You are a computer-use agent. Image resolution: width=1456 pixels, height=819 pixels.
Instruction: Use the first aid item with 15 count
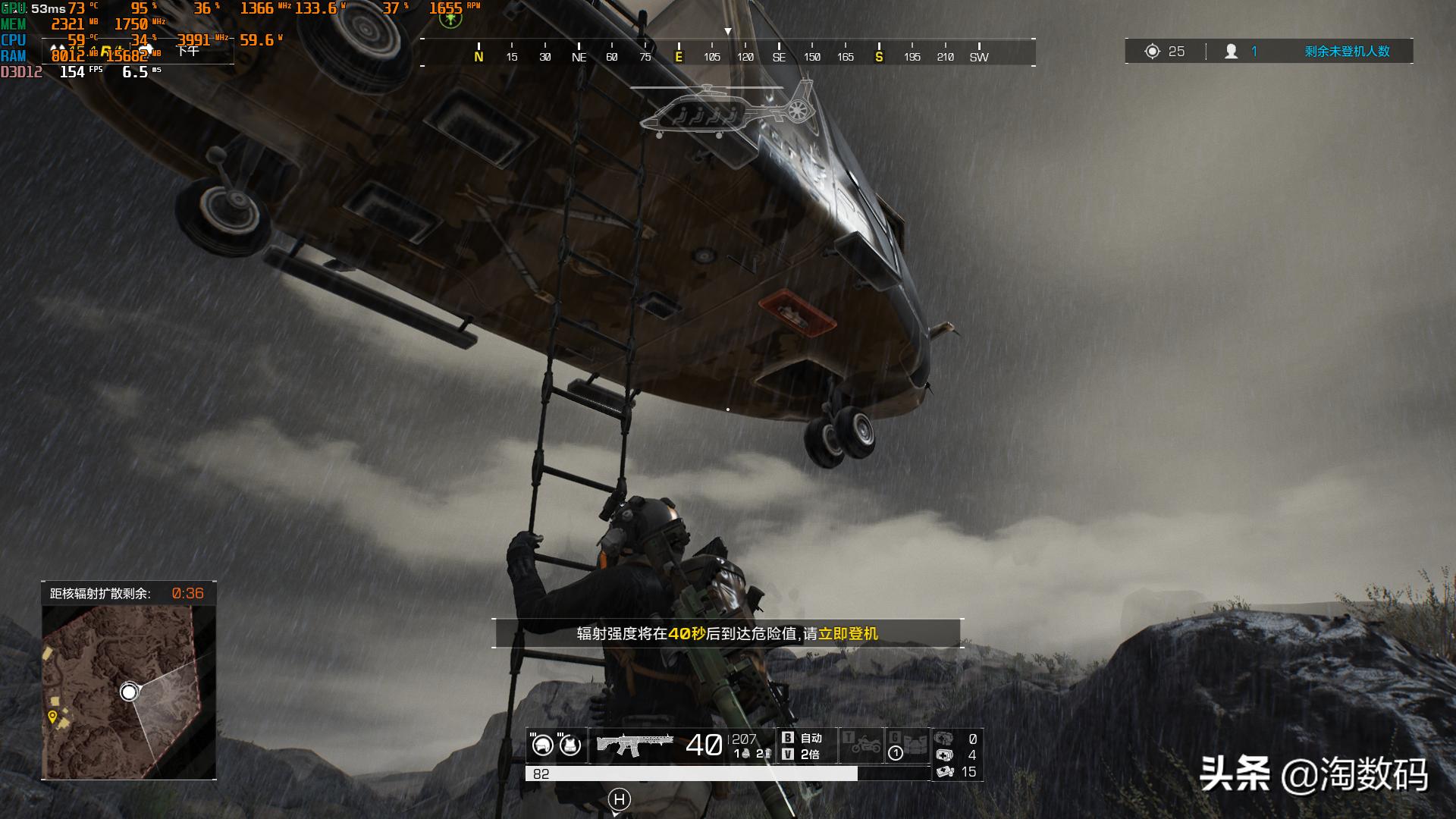pos(945,772)
